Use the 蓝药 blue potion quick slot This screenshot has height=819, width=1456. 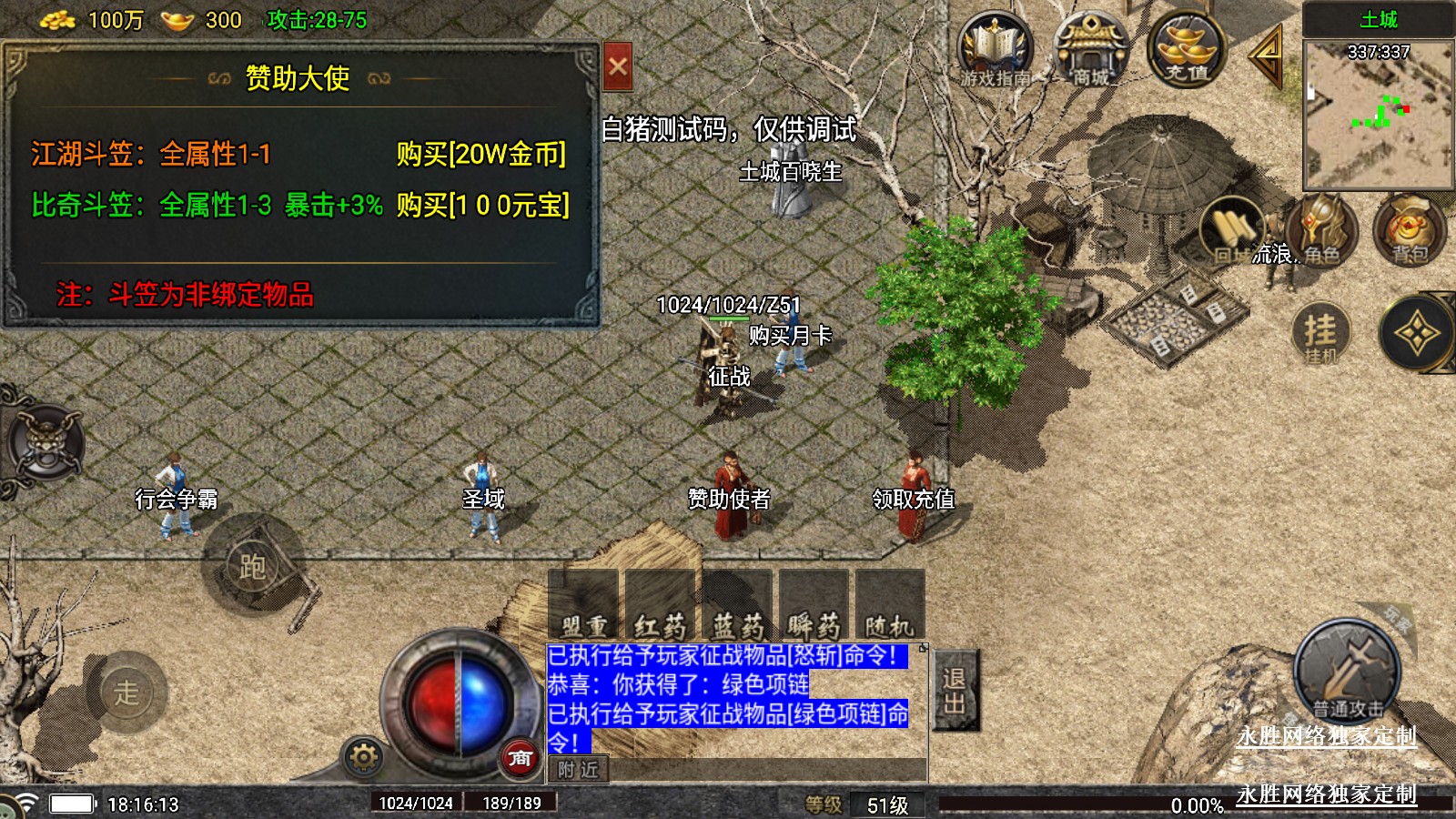pos(737,605)
